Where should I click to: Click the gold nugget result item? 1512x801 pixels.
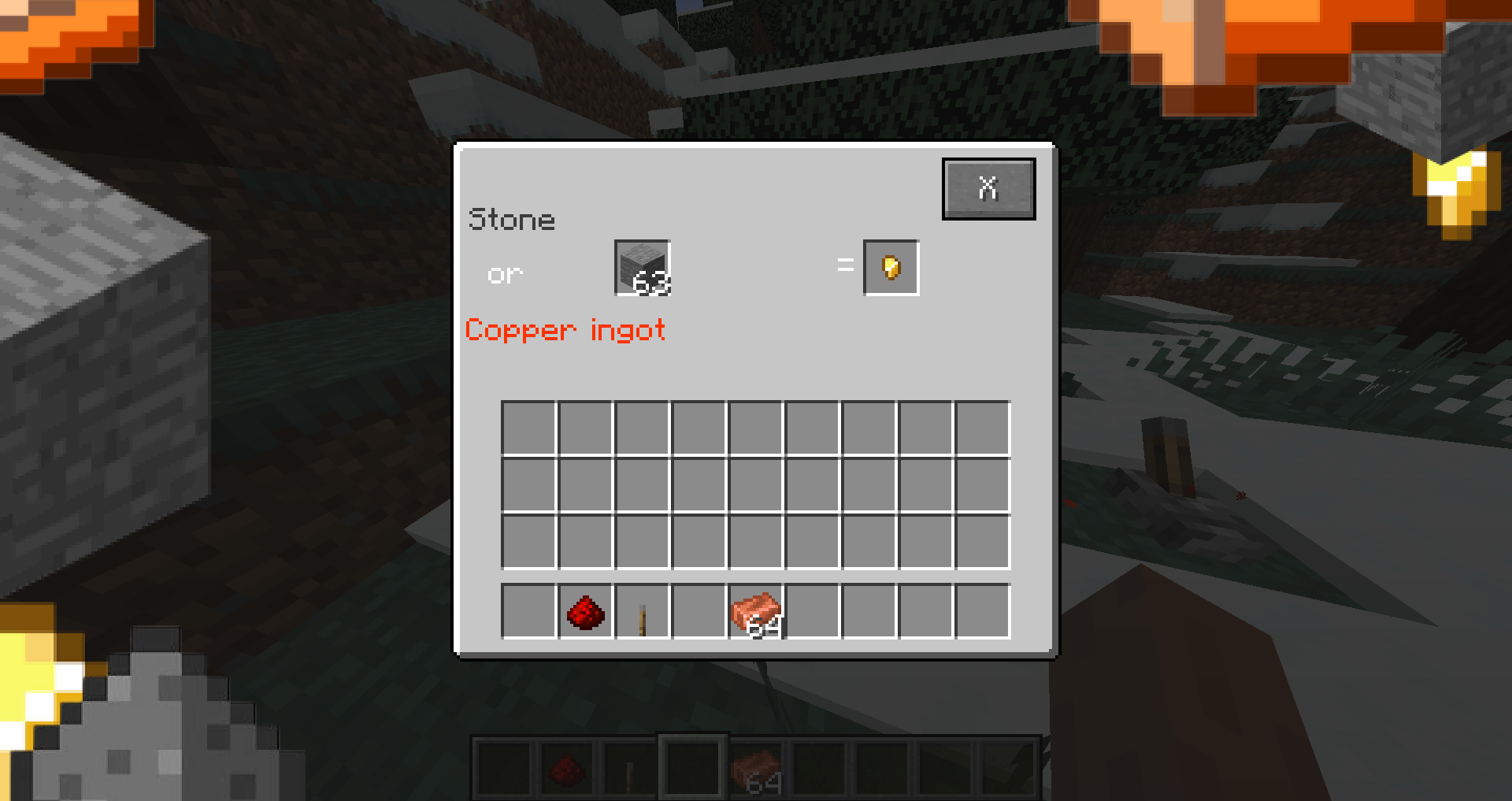pos(892,267)
